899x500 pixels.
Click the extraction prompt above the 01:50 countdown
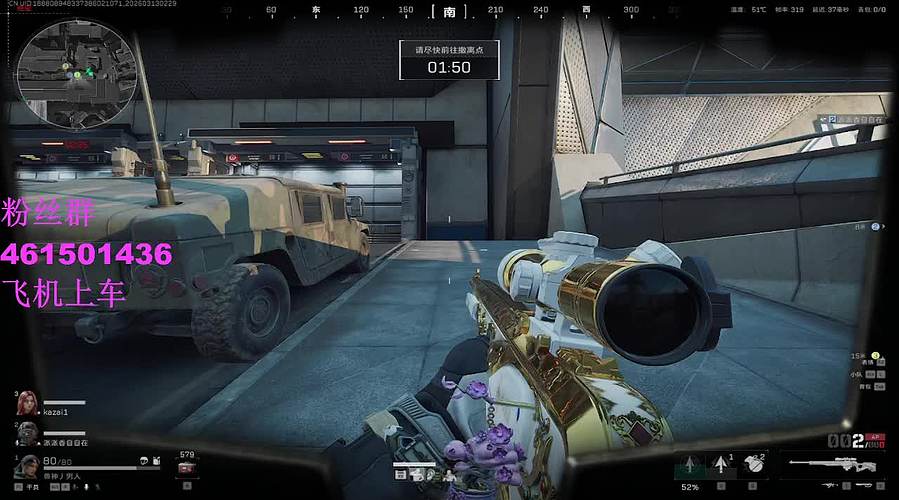[449, 48]
